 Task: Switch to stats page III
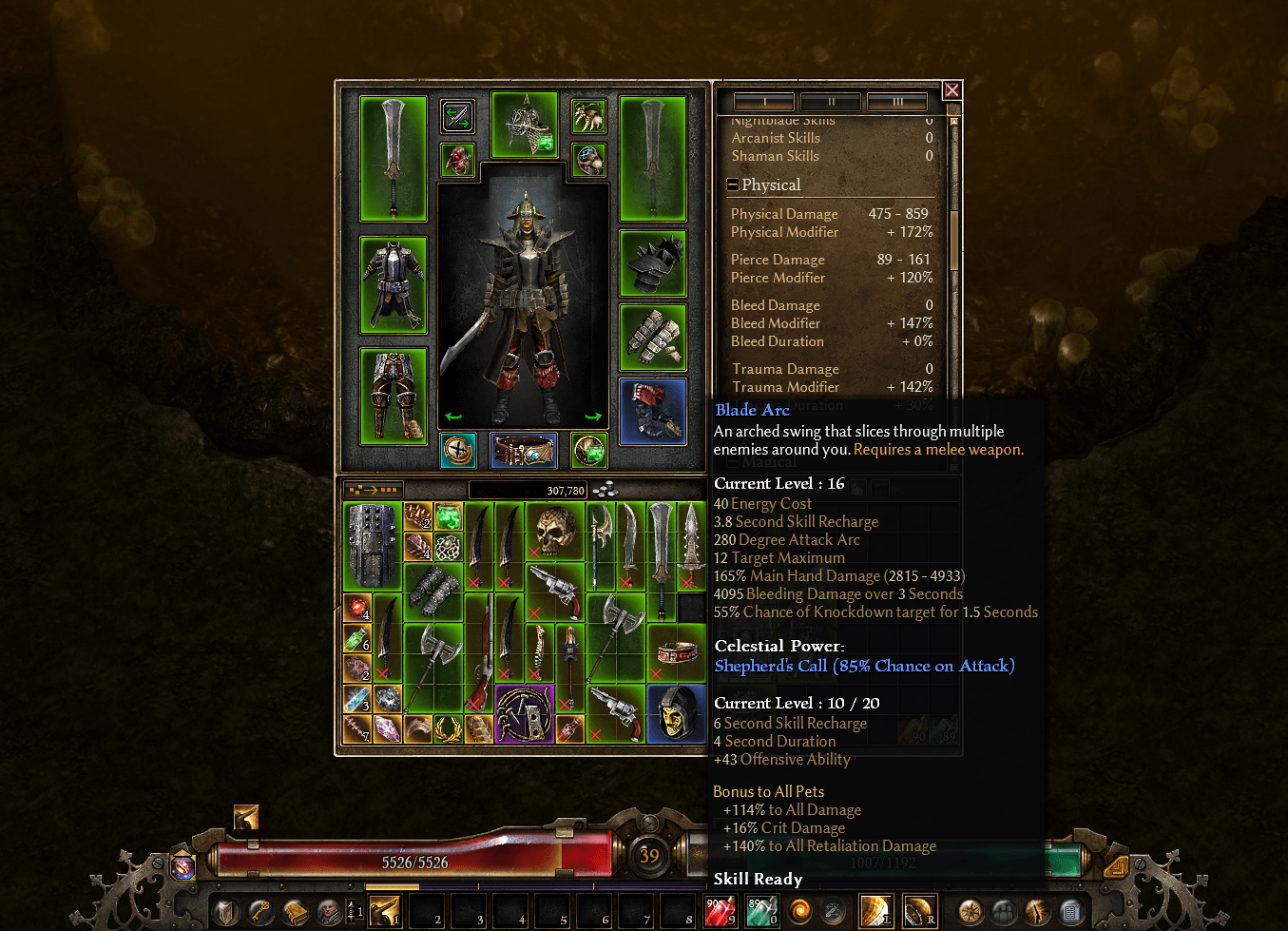(x=897, y=101)
